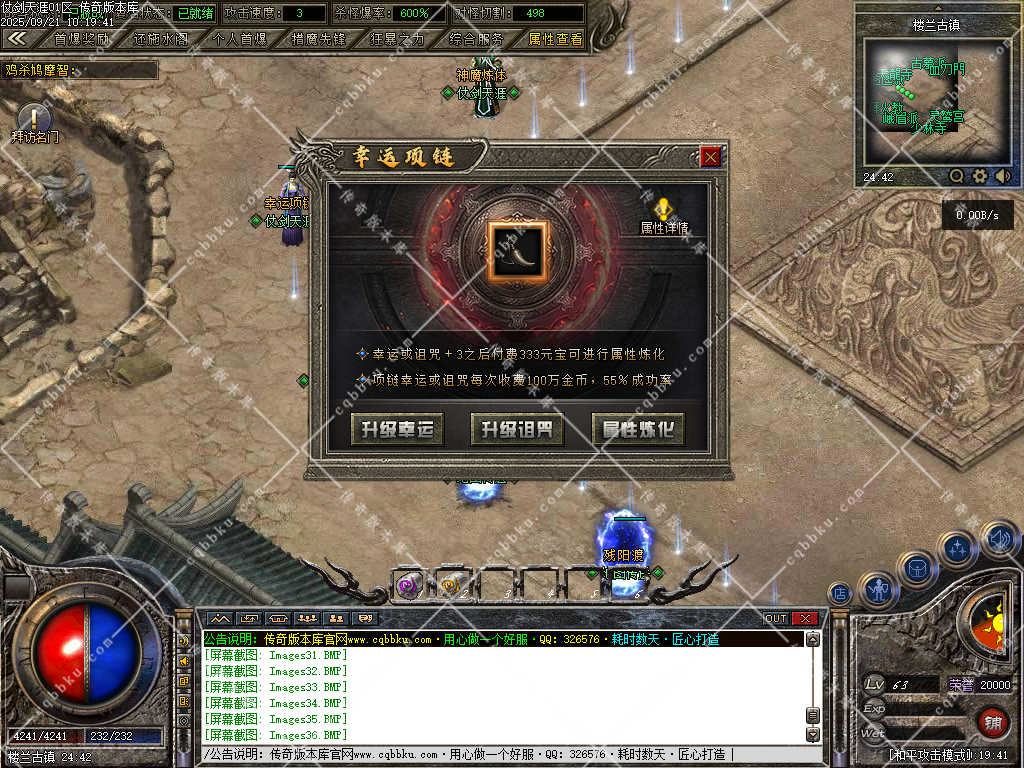1024x768 pixels.
Task: Open the 首爆奖励 menu
Action: pos(82,39)
